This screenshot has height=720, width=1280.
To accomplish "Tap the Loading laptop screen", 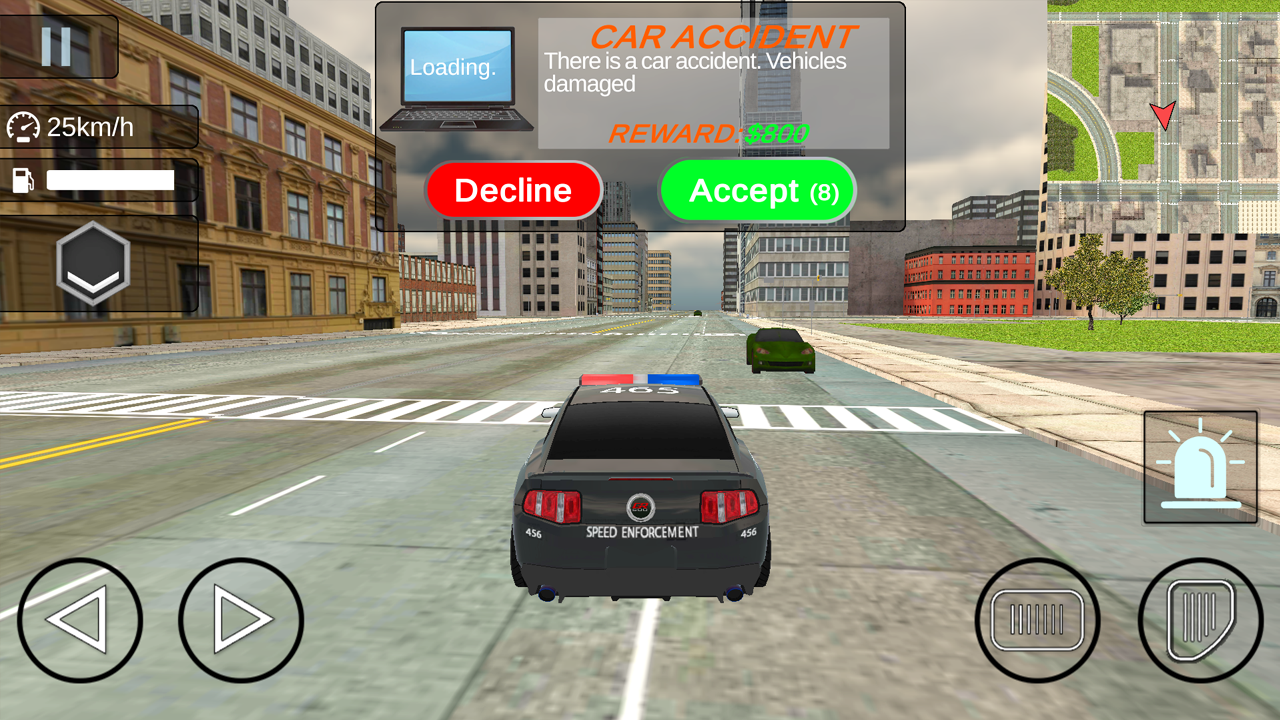I will 455,67.
